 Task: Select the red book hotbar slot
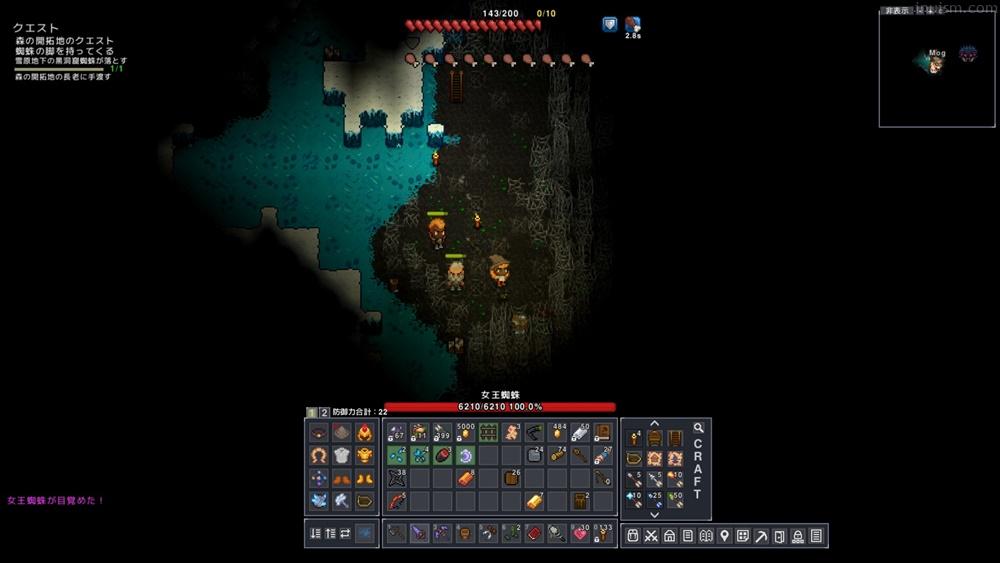click(x=534, y=534)
